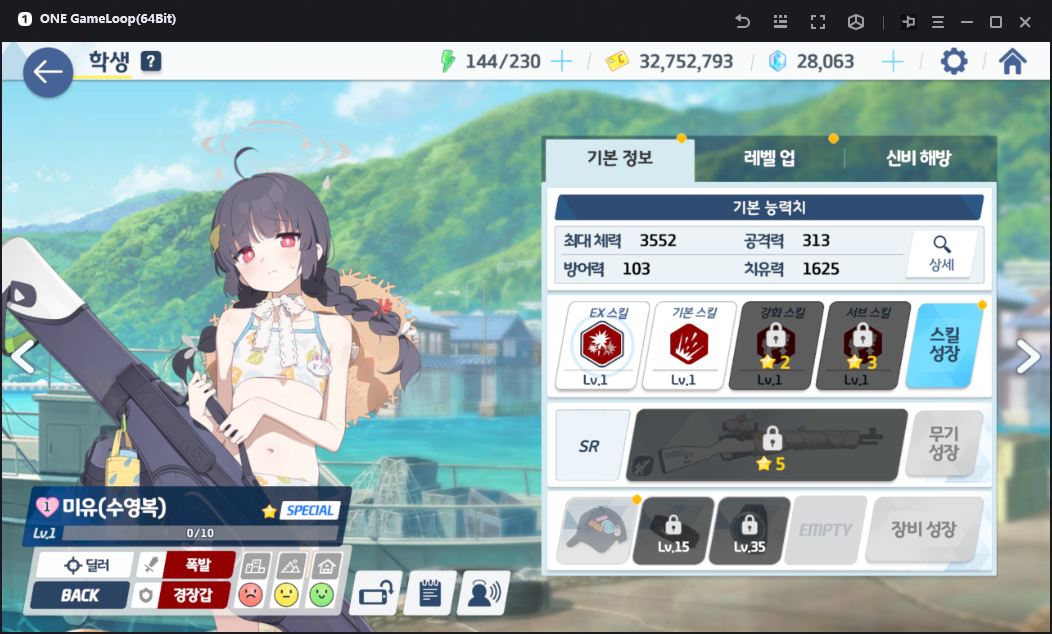Select the EX 스킬 icon
This screenshot has height=634, width=1052.
(602, 346)
